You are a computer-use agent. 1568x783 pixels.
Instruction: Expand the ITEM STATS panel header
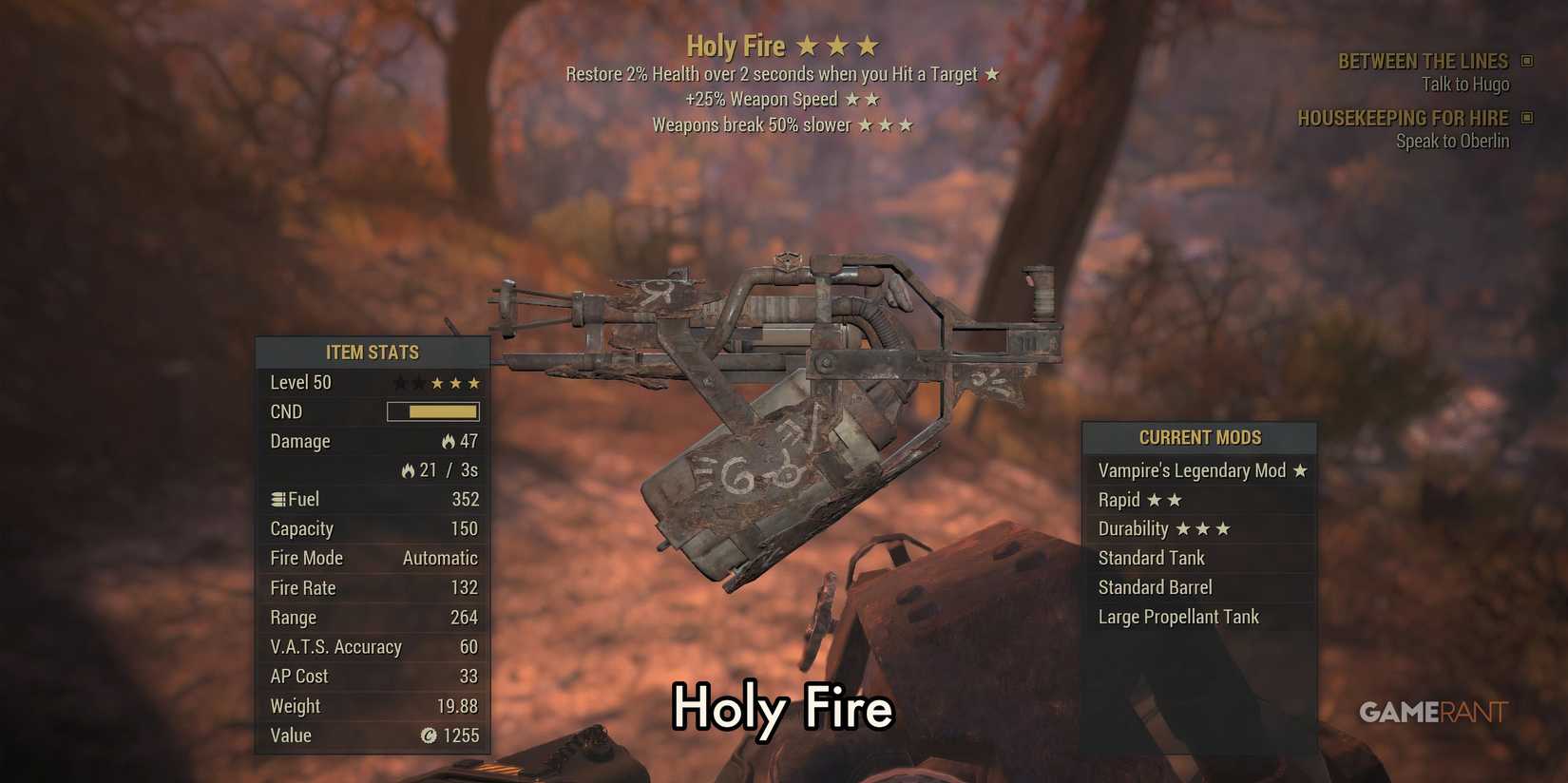(x=373, y=352)
